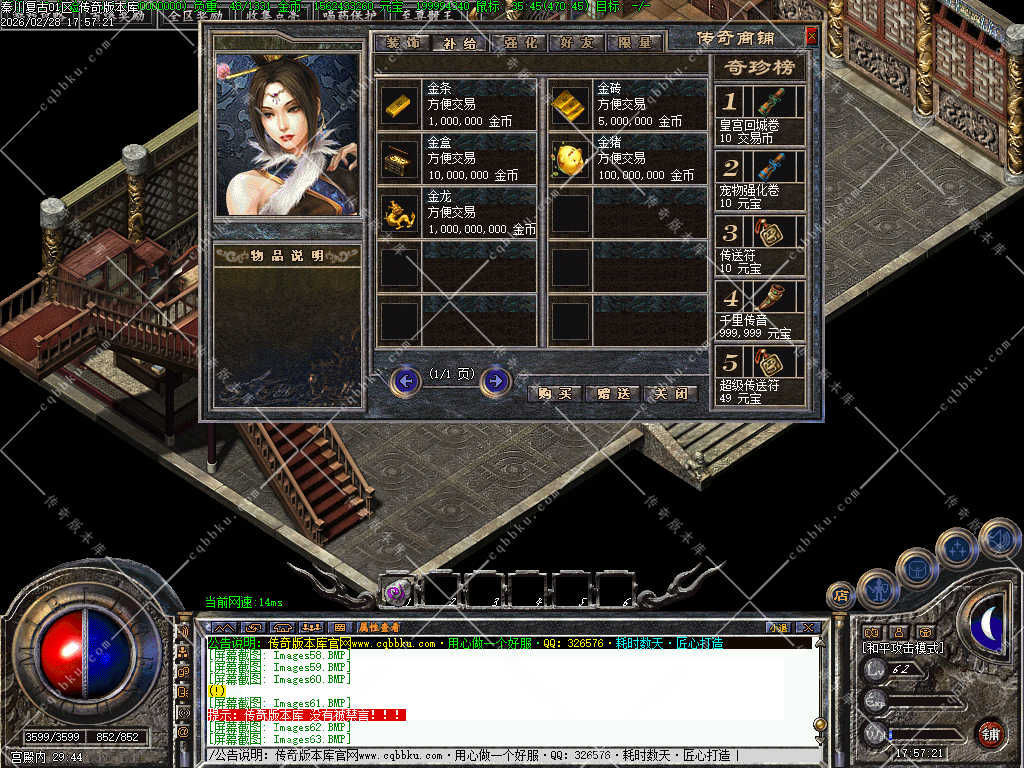Pick the 金猪 golden pig item
Screen dimensions: 1024x768
(x=568, y=158)
